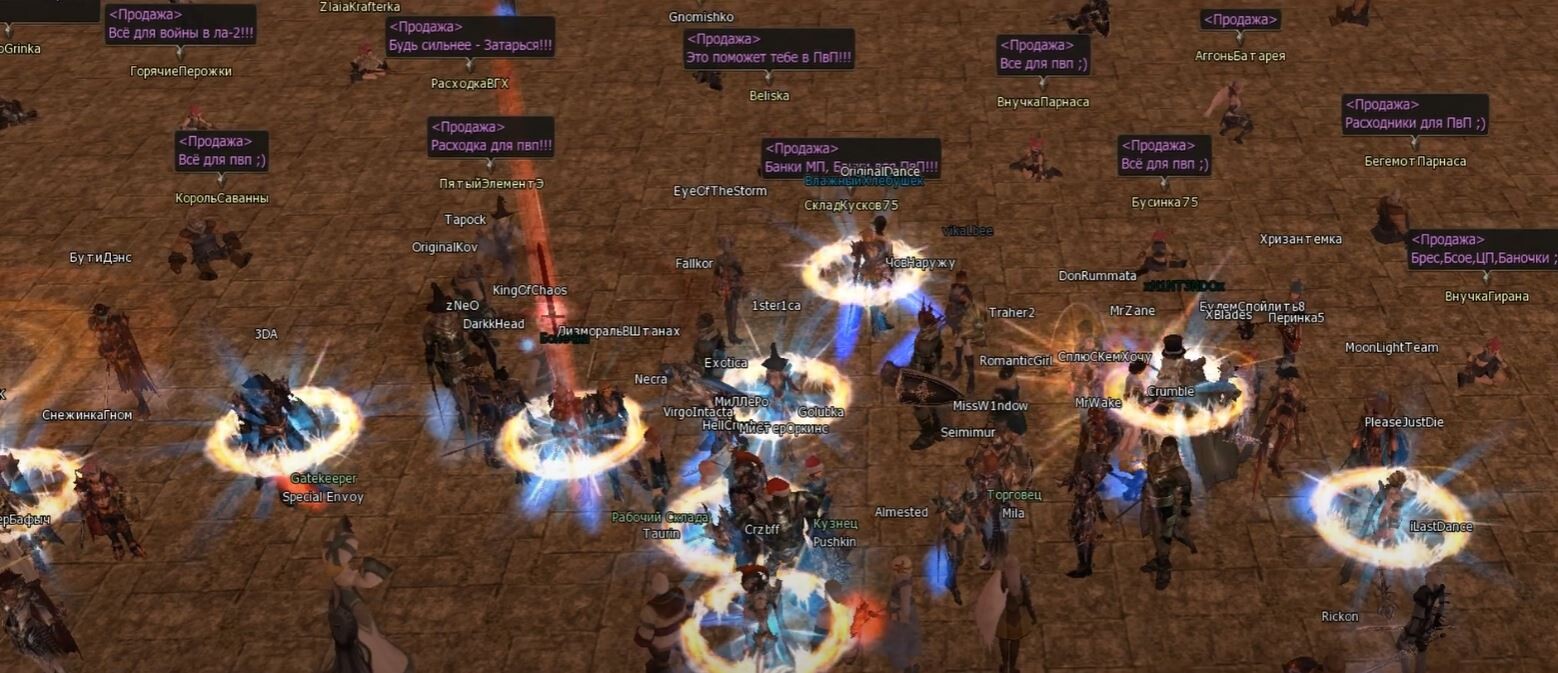Open the "Всё для войны в ла-2!!!" shop sign
The width and height of the screenshot is (1558, 673).
pyautogui.click(x=180, y=33)
